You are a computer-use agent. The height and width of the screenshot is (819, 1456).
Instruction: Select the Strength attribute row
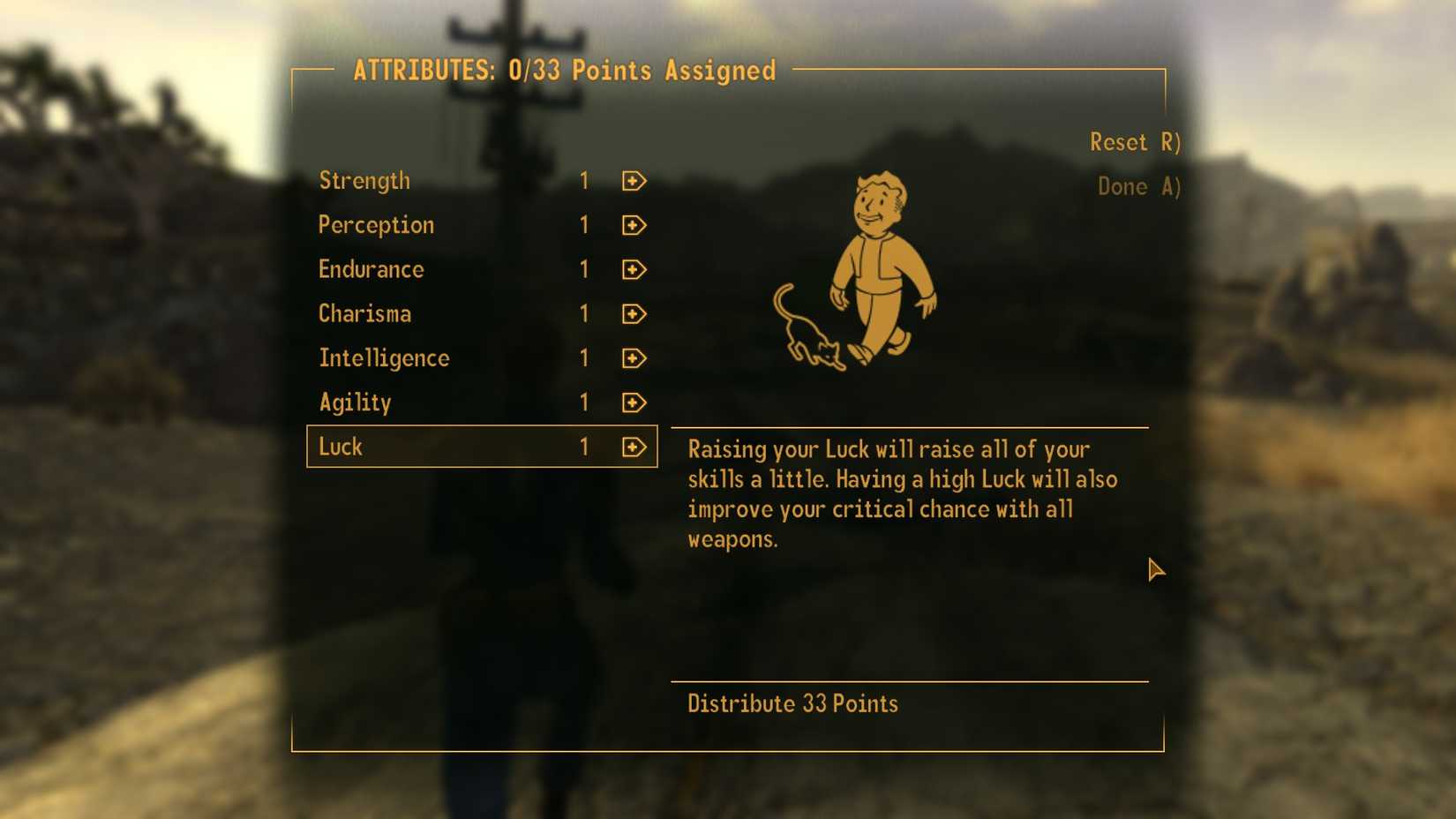[x=364, y=181]
